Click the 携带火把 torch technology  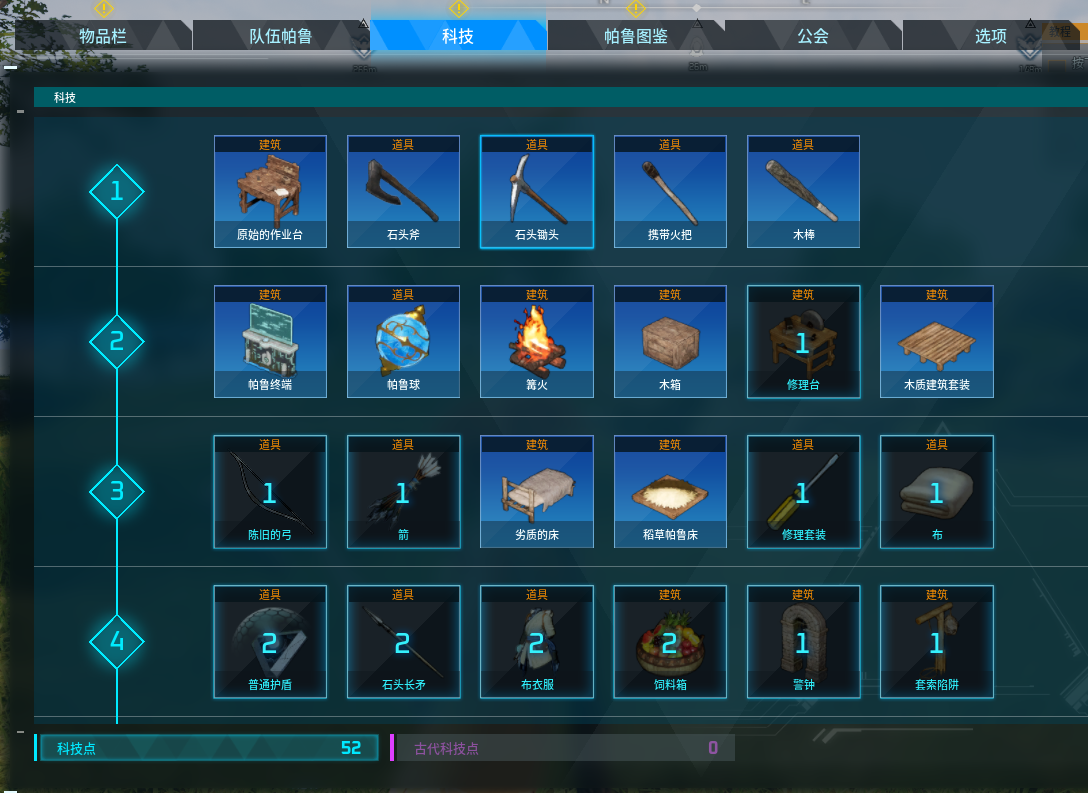click(670, 192)
